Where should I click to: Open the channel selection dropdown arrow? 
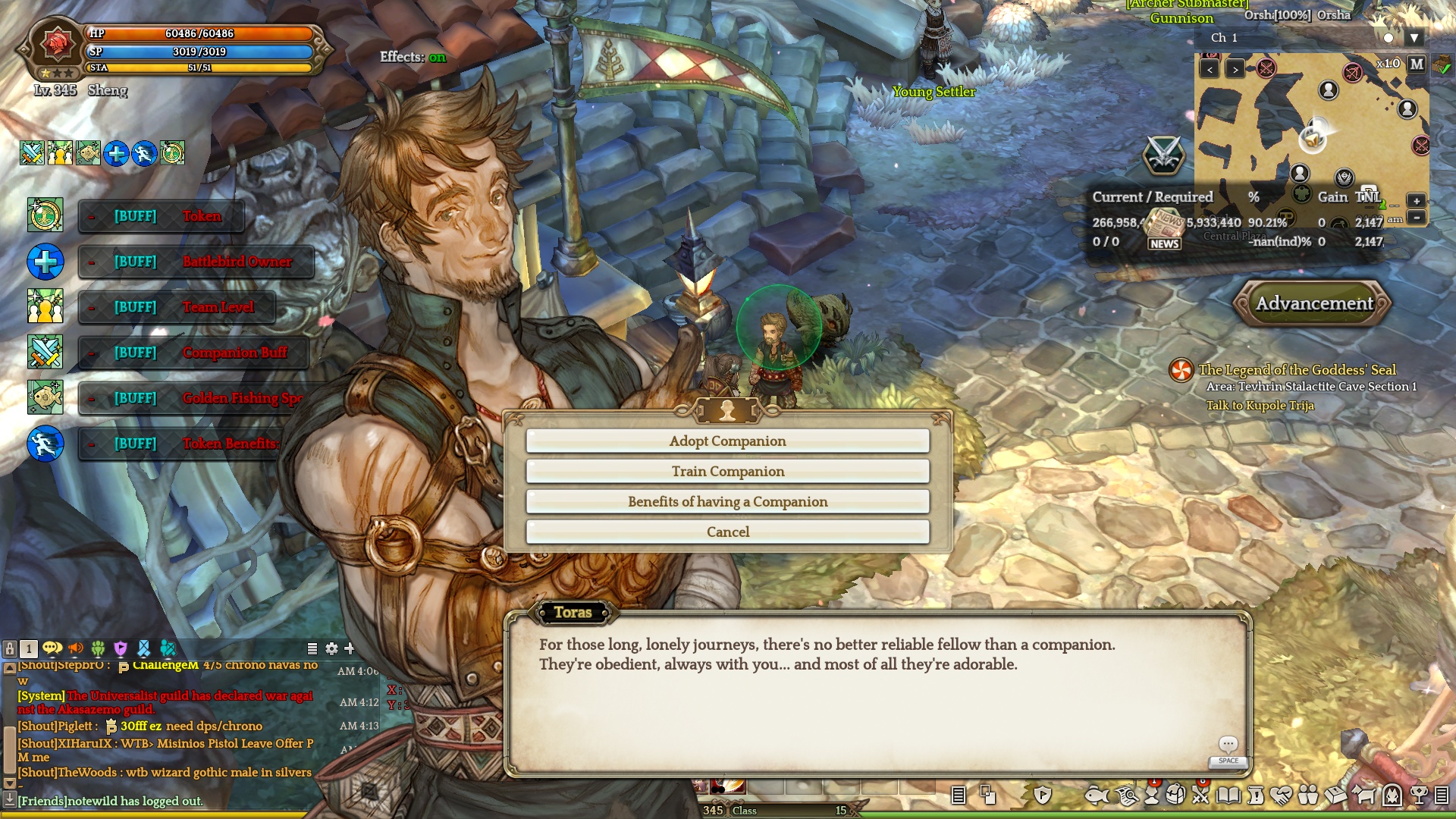1414,38
